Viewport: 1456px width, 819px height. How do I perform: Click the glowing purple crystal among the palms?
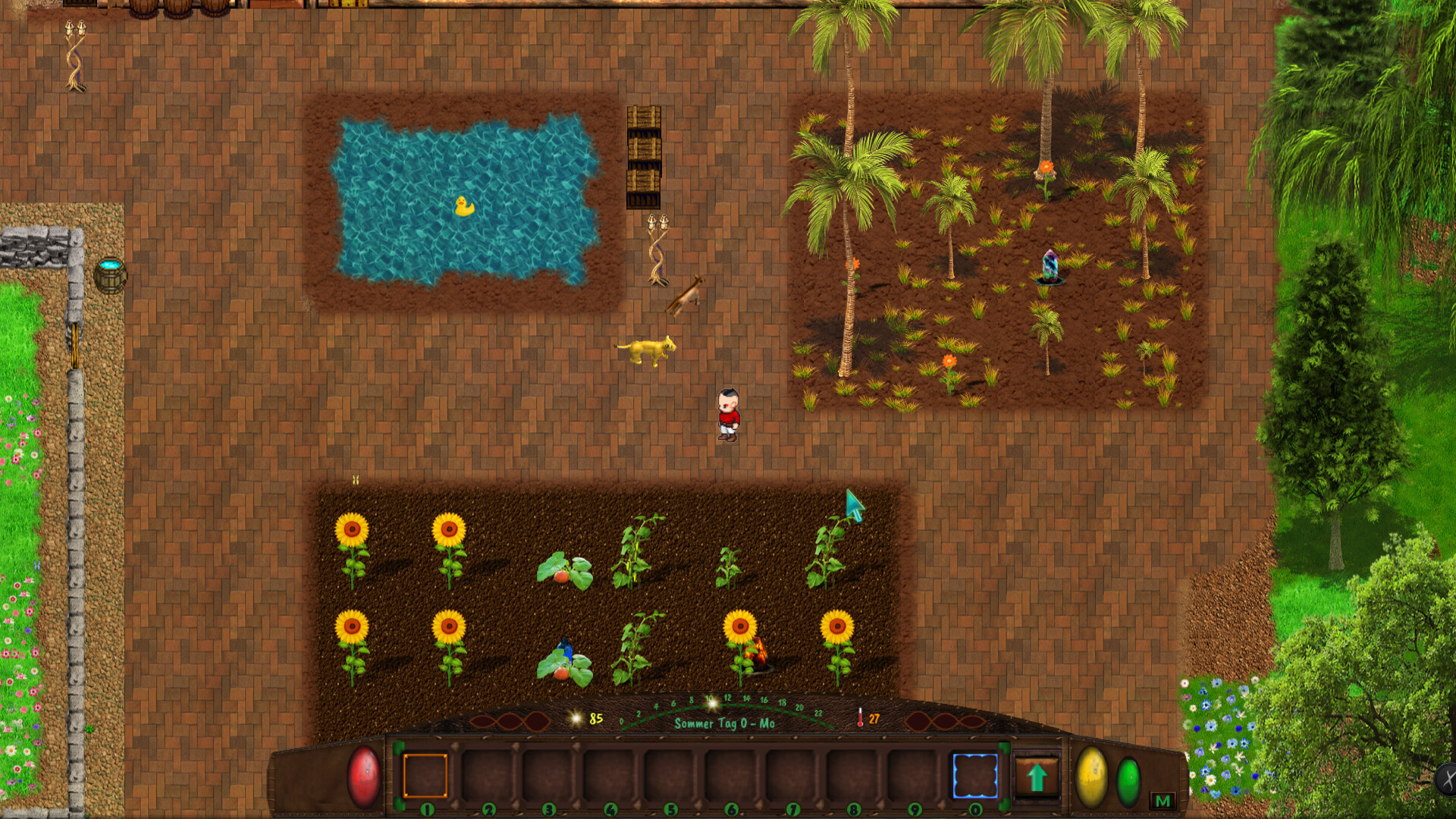(1049, 265)
